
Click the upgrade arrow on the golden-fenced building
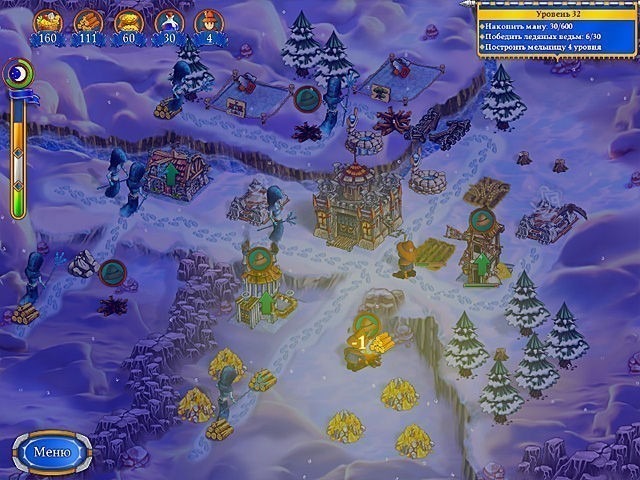(267, 301)
